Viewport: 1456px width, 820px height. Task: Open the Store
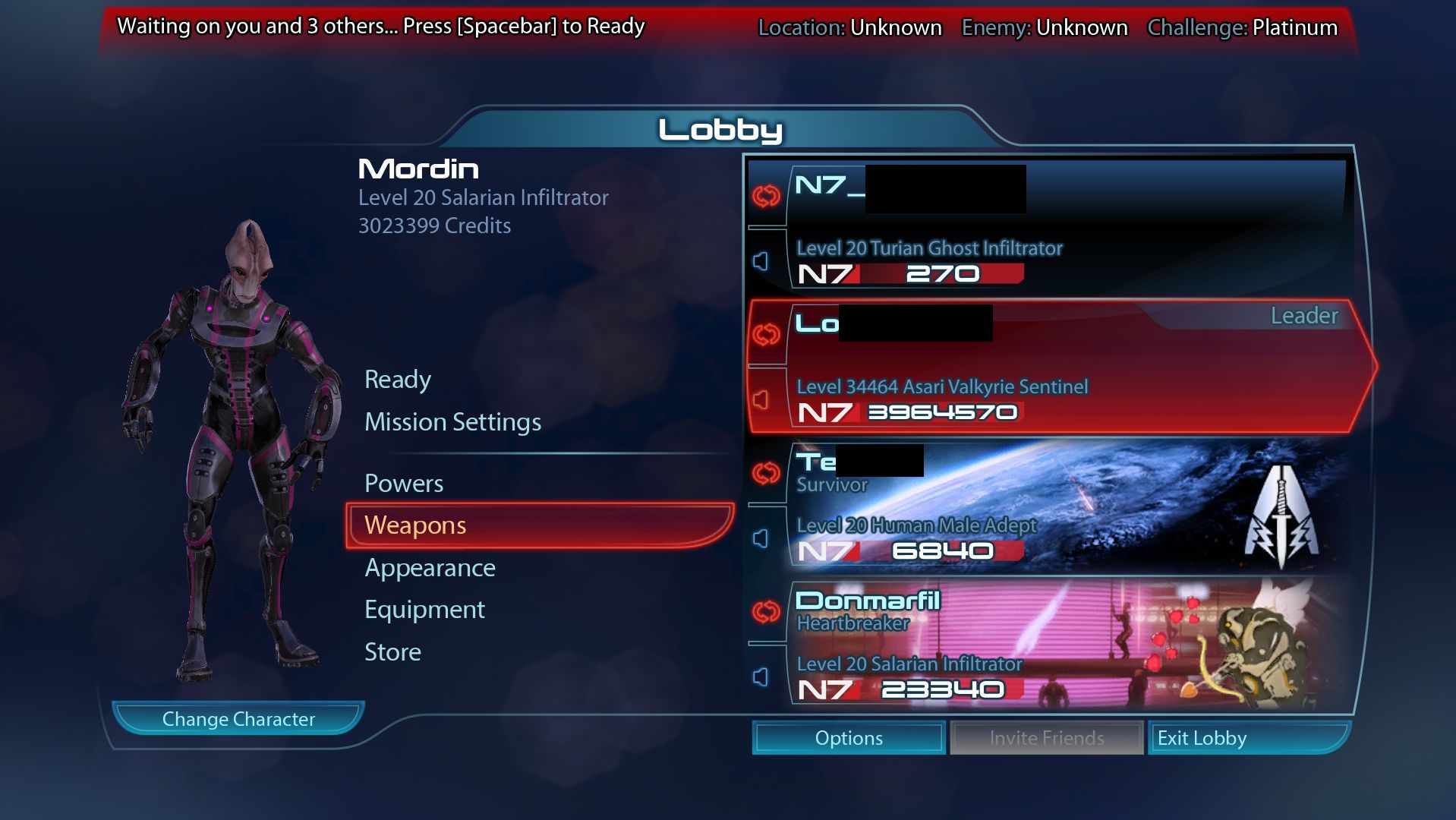[392, 652]
